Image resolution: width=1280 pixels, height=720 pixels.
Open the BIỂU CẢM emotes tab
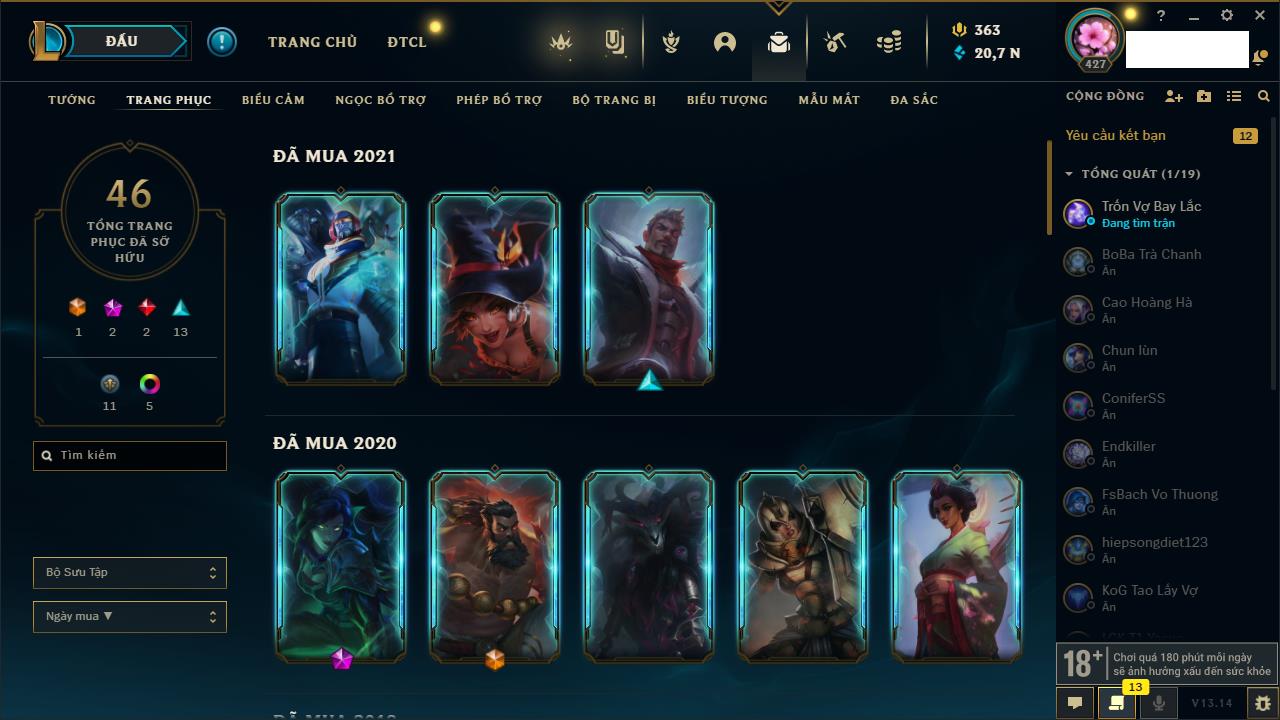(273, 100)
